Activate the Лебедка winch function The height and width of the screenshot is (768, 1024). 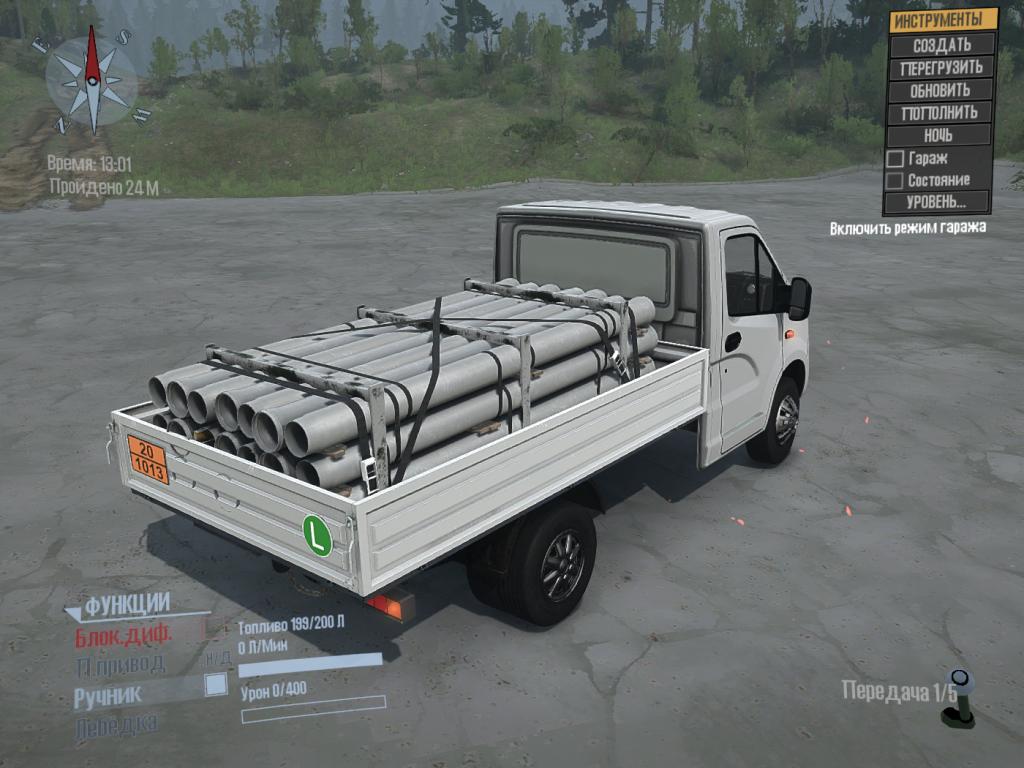[x=116, y=724]
